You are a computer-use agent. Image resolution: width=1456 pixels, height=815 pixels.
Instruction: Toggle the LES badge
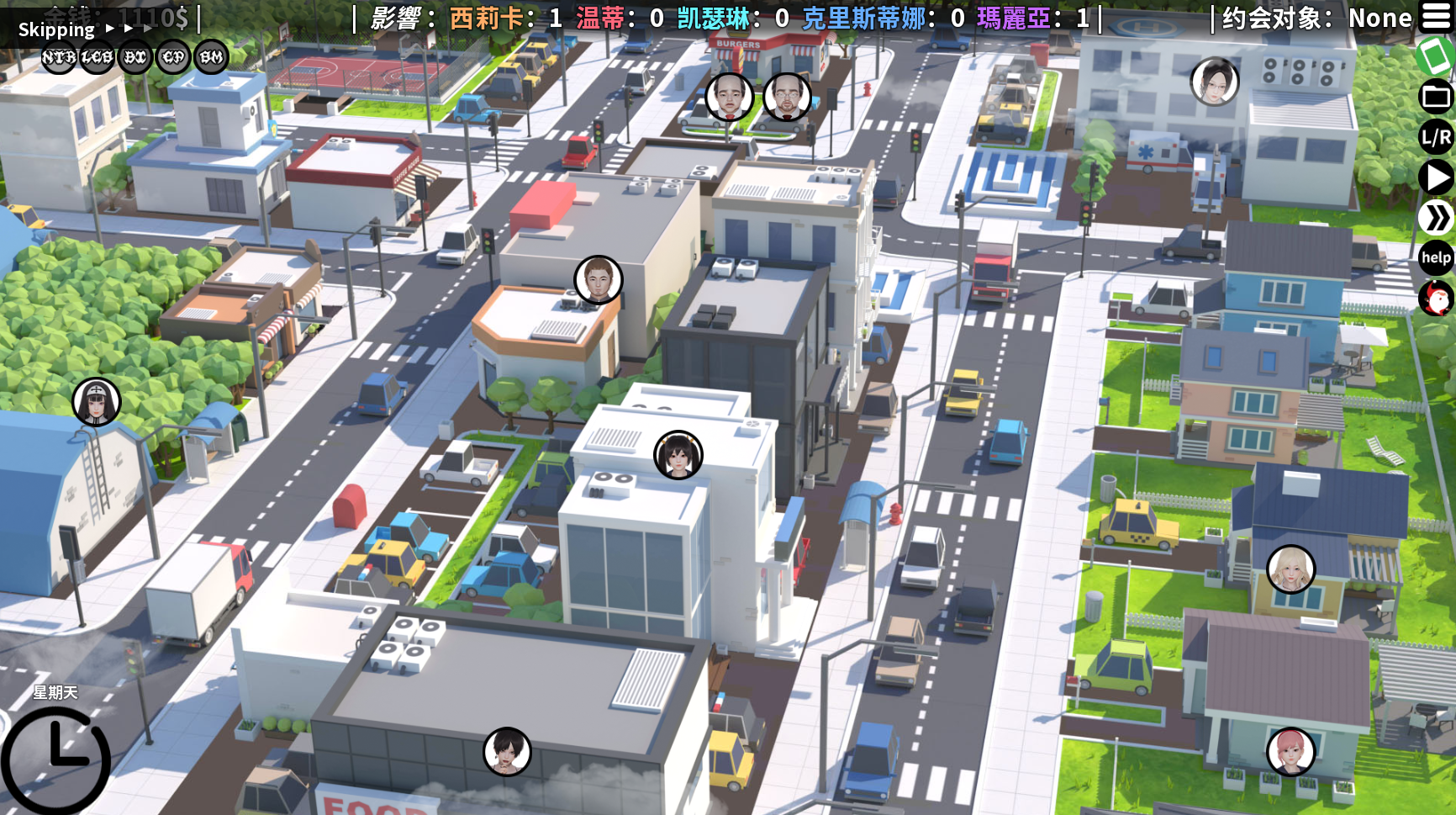pos(97,57)
